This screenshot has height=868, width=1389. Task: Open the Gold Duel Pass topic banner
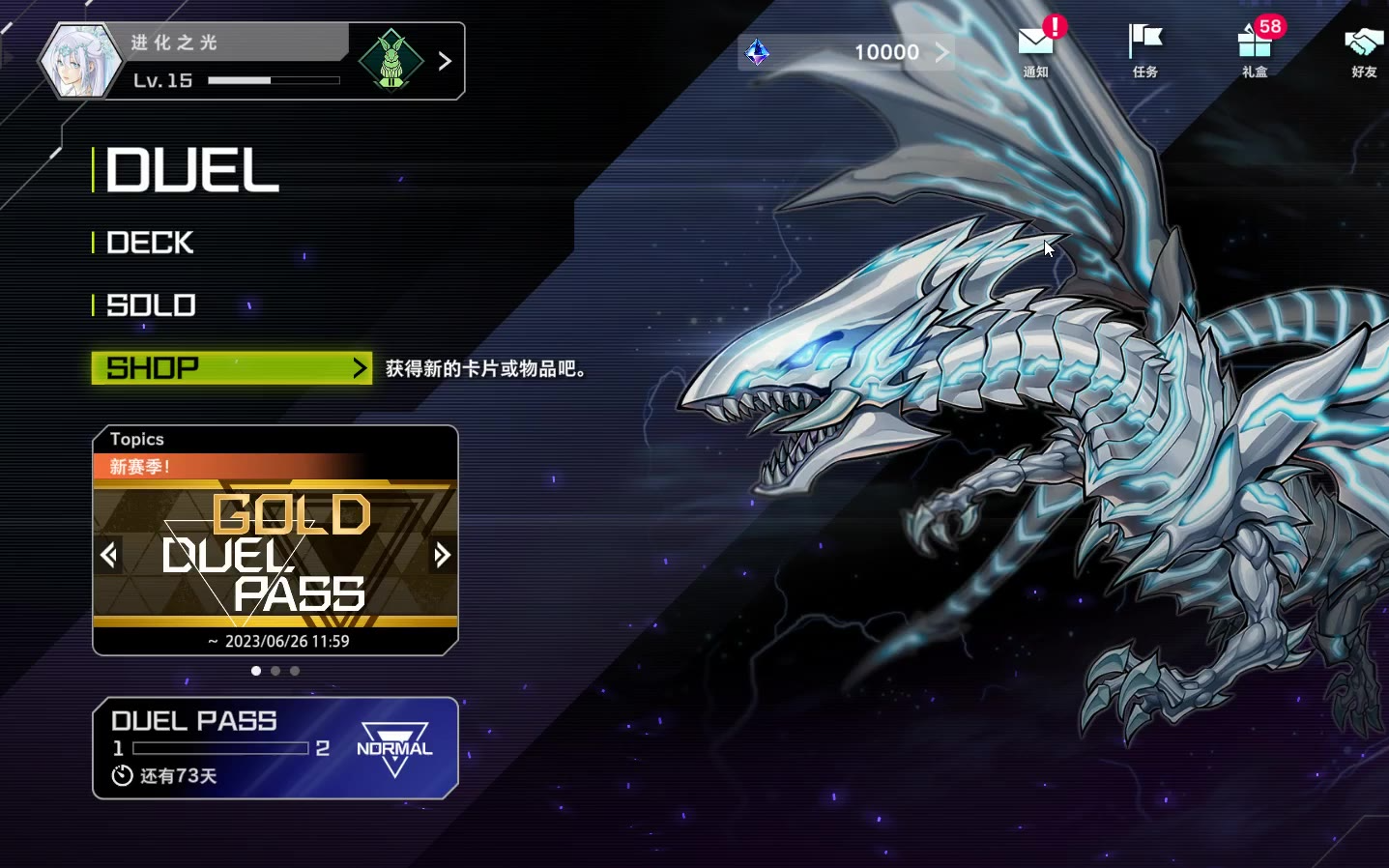(275, 553)
